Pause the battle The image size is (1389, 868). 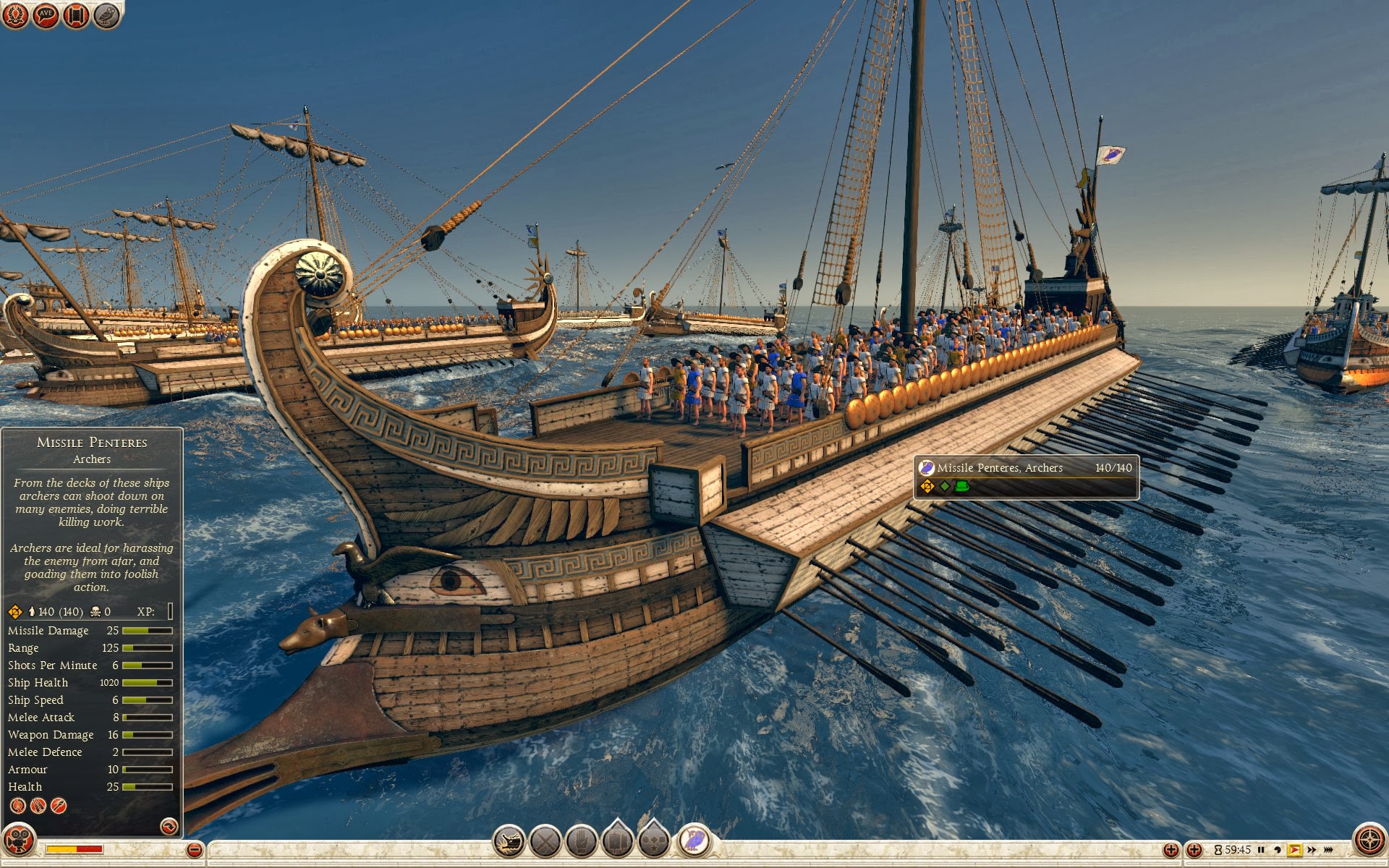coord(1261,850)
